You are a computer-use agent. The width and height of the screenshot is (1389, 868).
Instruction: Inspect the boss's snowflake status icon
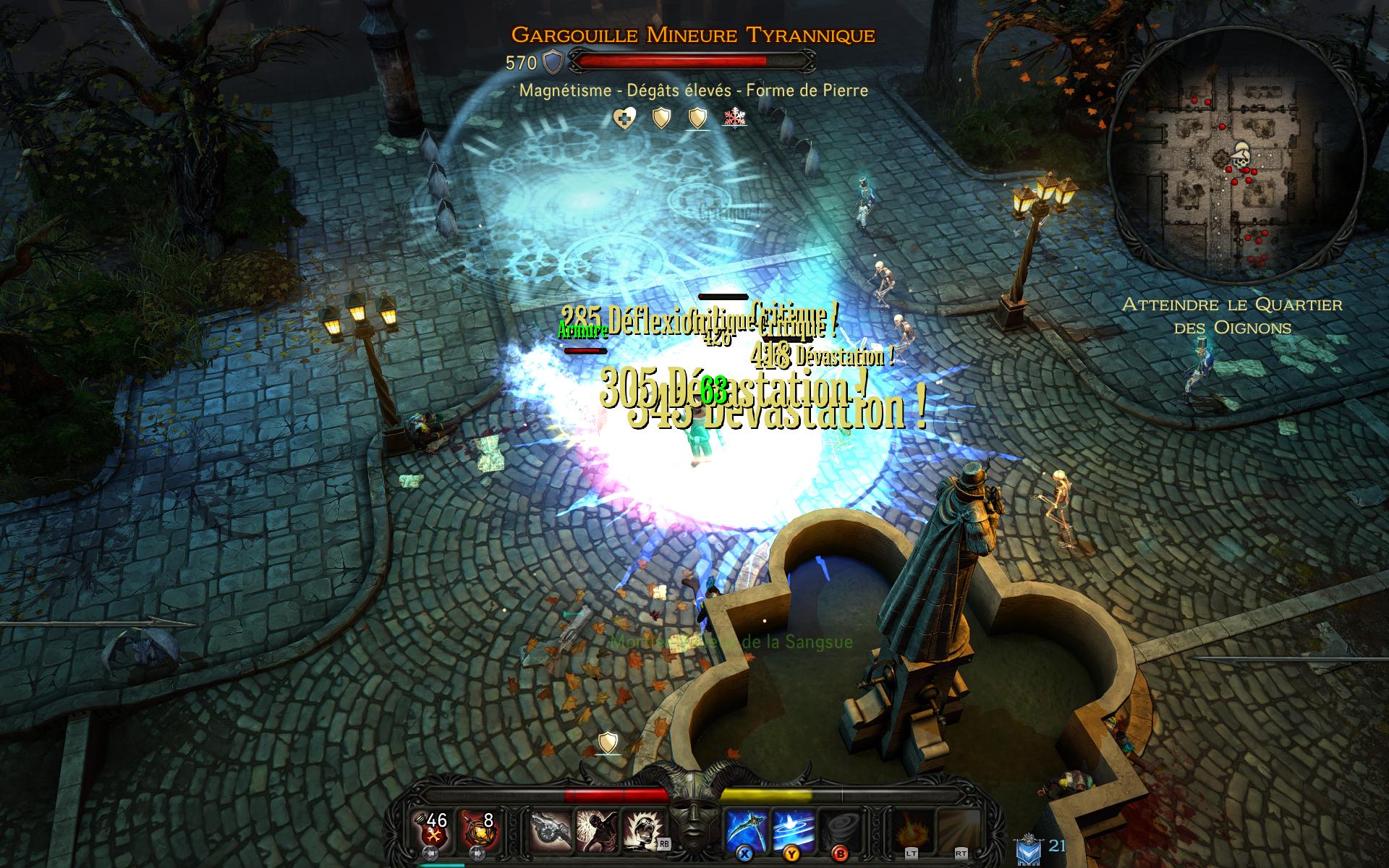click(734, 118)
